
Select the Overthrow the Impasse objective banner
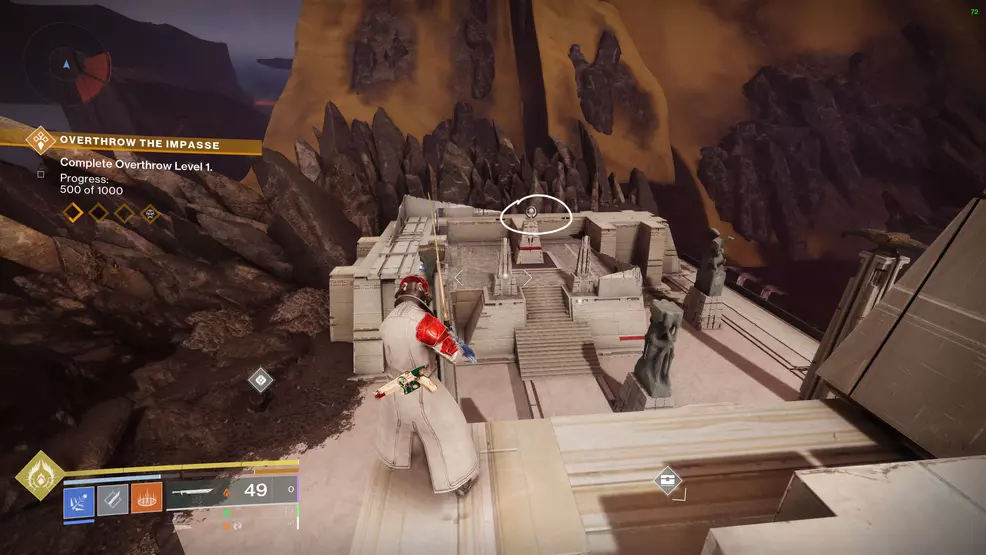coord(139,144)
